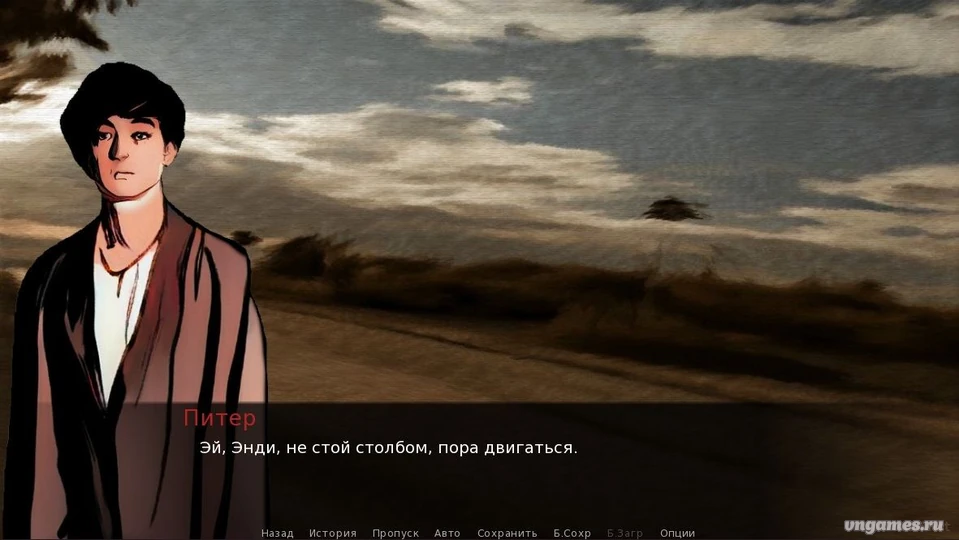The height and width of the screenshot is (540, 959).
Task: Open the Сохранить (Save) screen
Action: coord(507,533)
